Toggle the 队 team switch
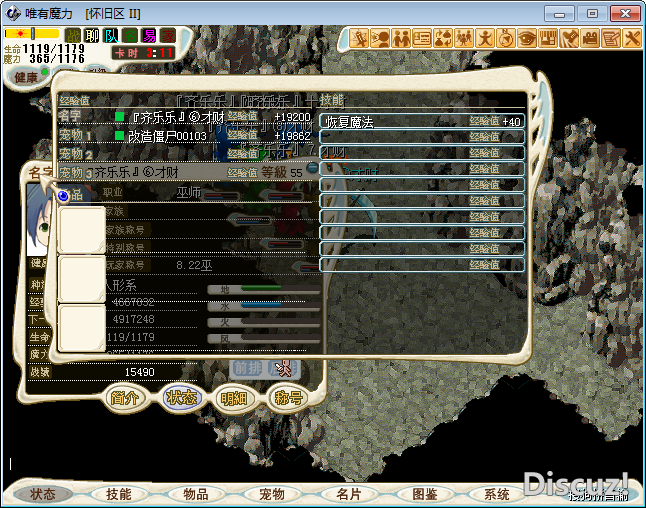Image resolution: width=646 pixels, height=508 pixels. [x=111, y=35]
